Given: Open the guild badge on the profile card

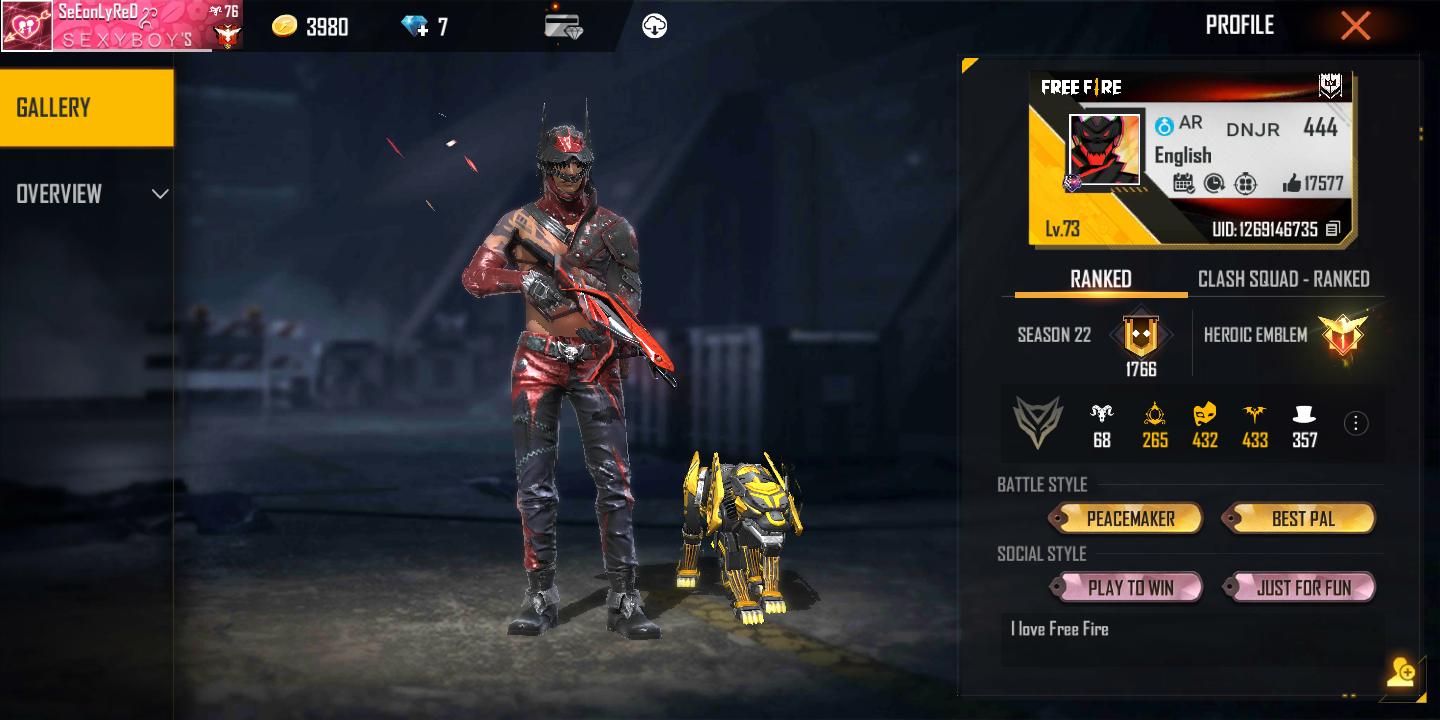Looking at the screenshot, I should pos(1330,87).
